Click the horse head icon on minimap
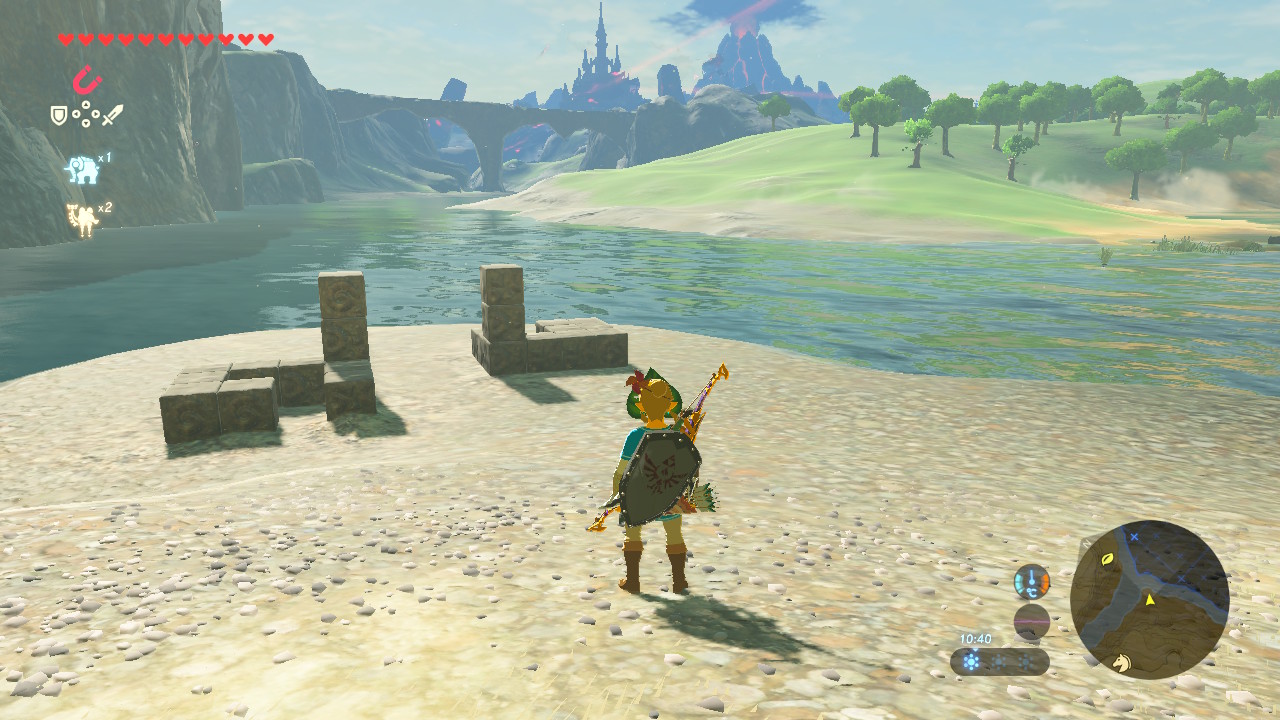Screen dimensions: 1280x720 pyautogui.click(x=1122, y=661)
